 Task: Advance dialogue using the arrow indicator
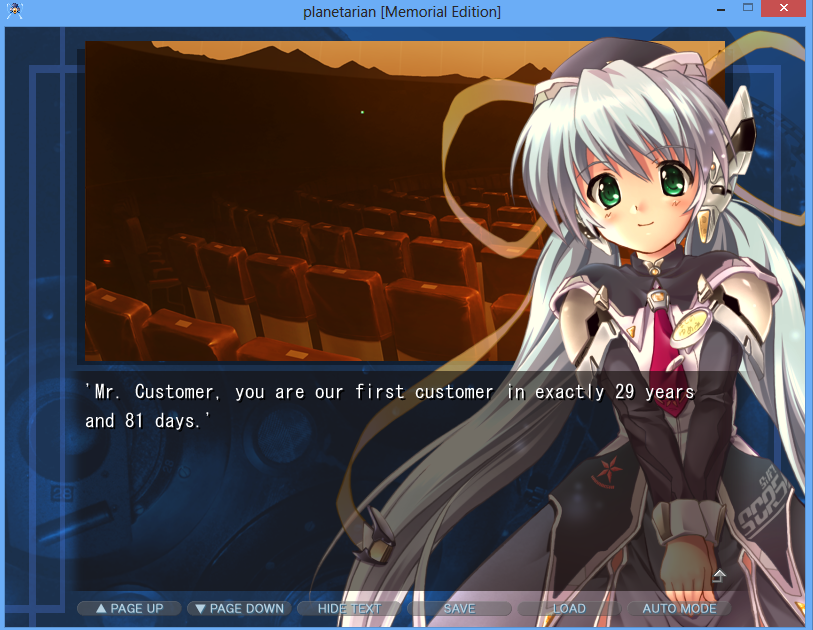pos(718,575)
